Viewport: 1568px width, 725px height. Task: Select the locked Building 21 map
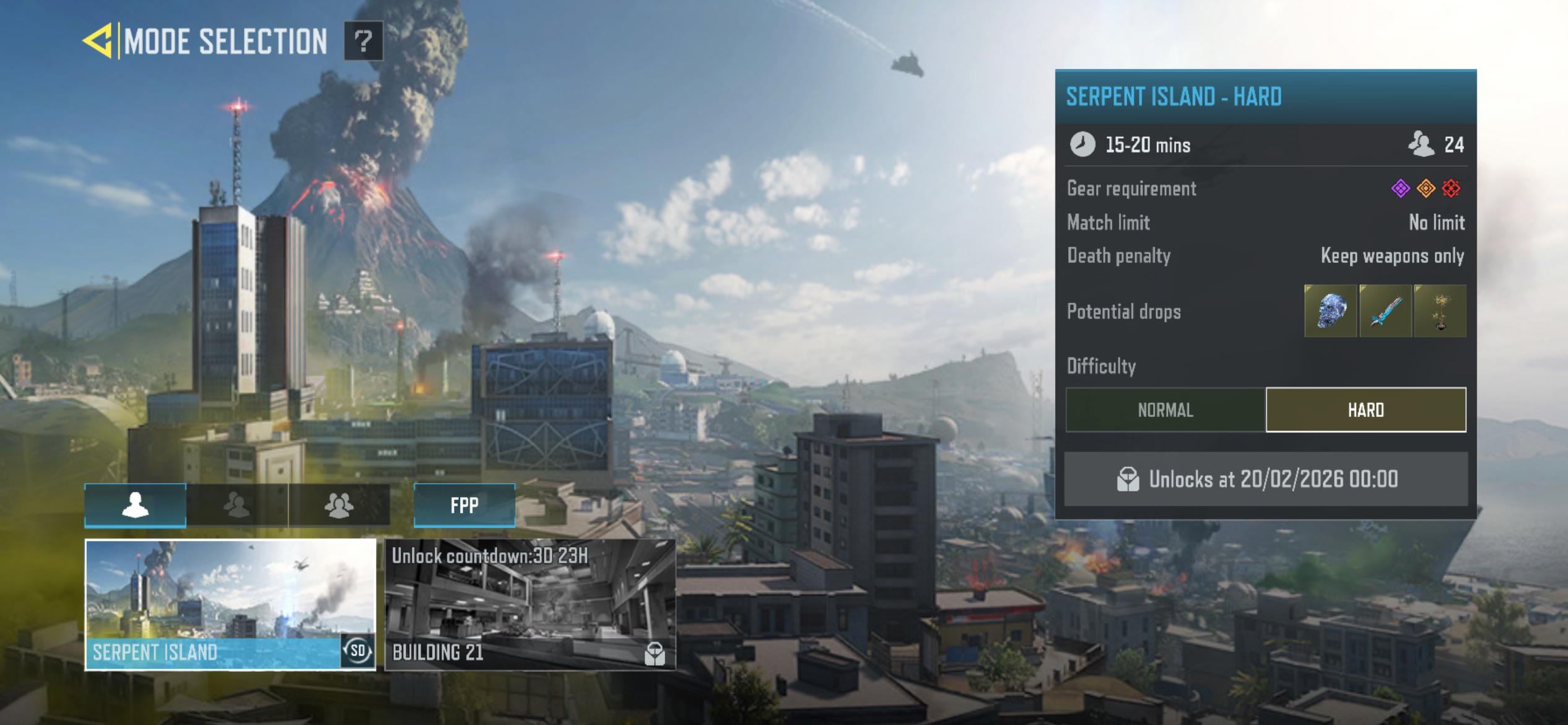point(529,604)
